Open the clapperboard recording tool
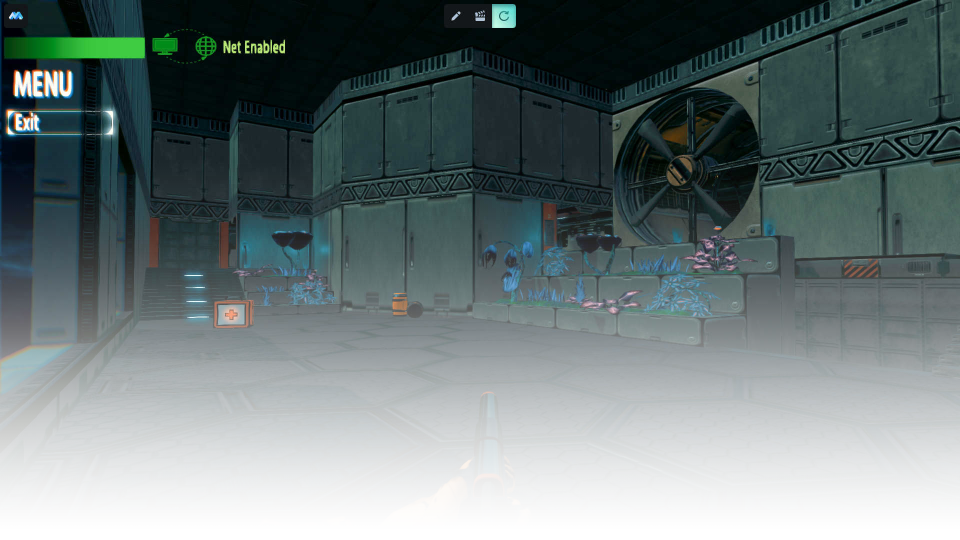This screenshot has width=960, height=540. [480, 16]
